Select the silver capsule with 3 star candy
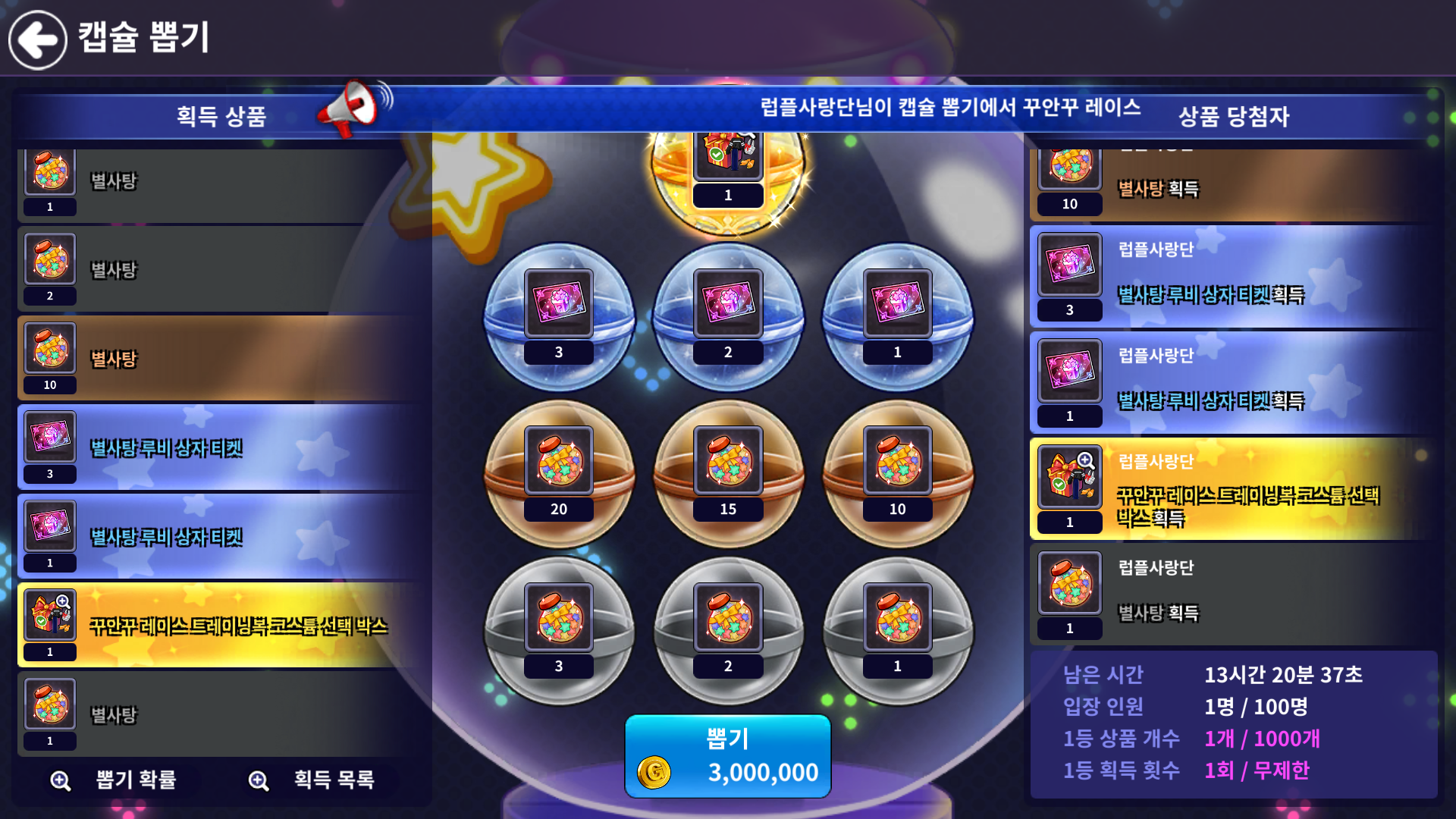Viewport: 1456px width, 819px height. point(559,630)
